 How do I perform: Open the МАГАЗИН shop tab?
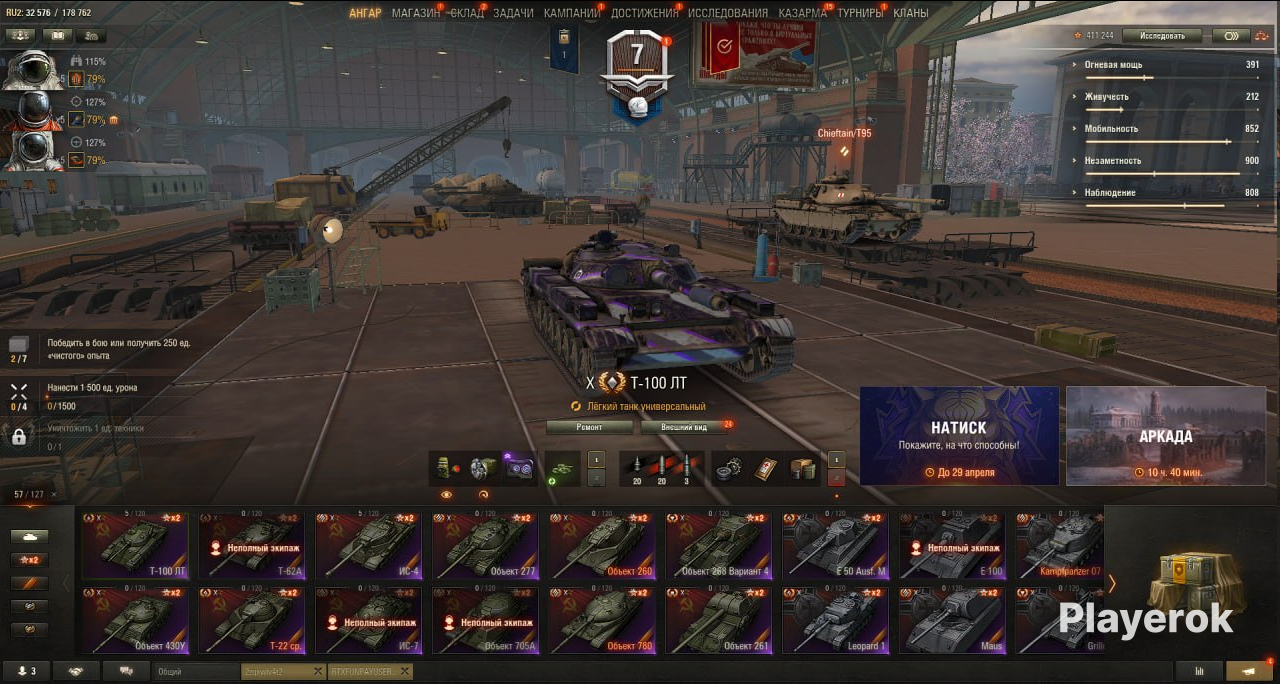pyautogui.click(x=415, y=13)
